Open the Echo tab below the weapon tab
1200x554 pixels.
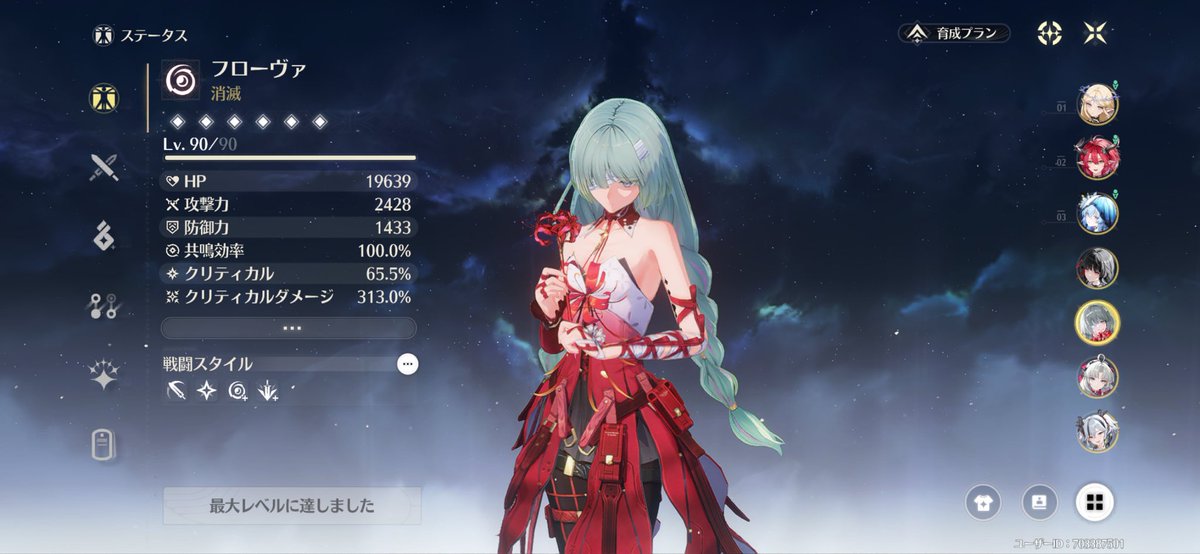pos(104,236)
